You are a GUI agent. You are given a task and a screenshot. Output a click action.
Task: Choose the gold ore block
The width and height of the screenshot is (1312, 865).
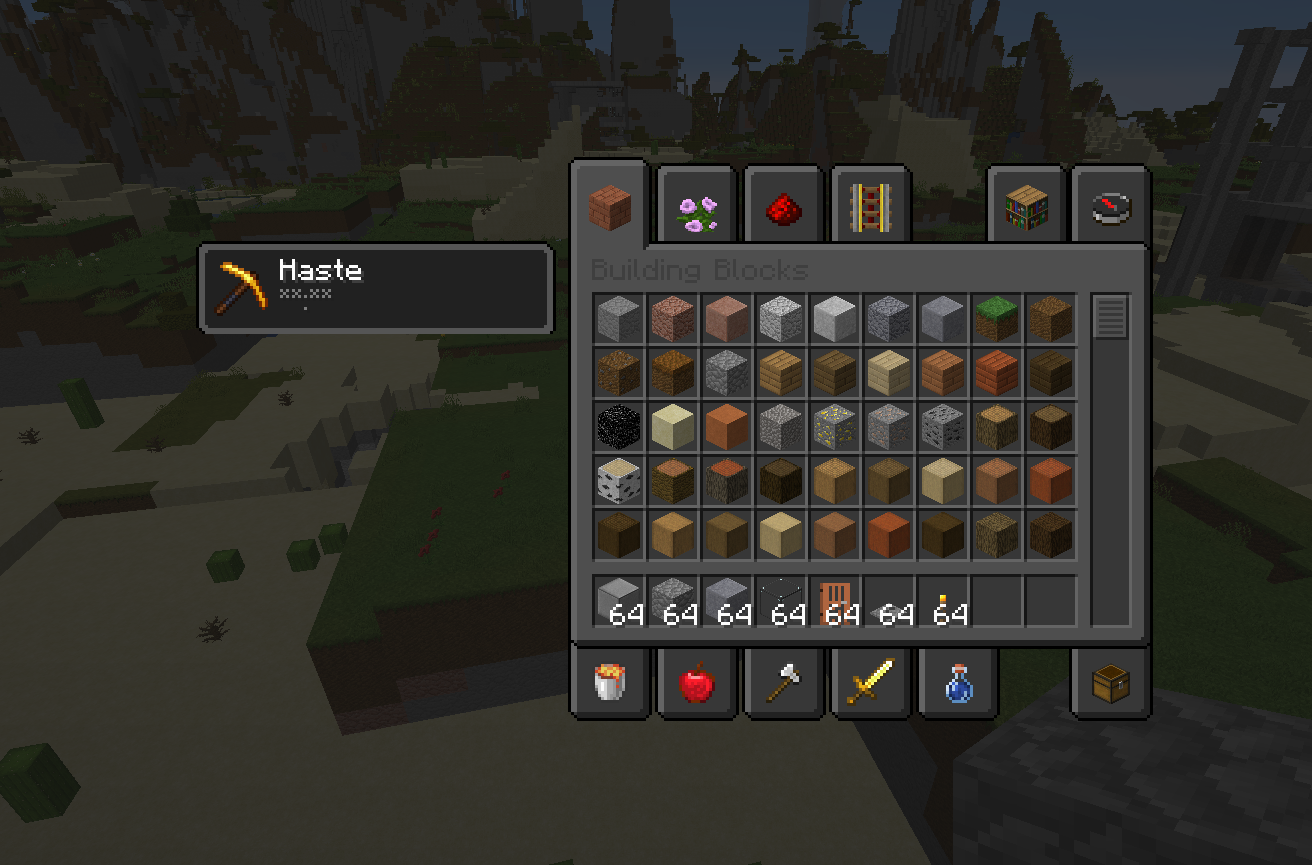[834, 427]
